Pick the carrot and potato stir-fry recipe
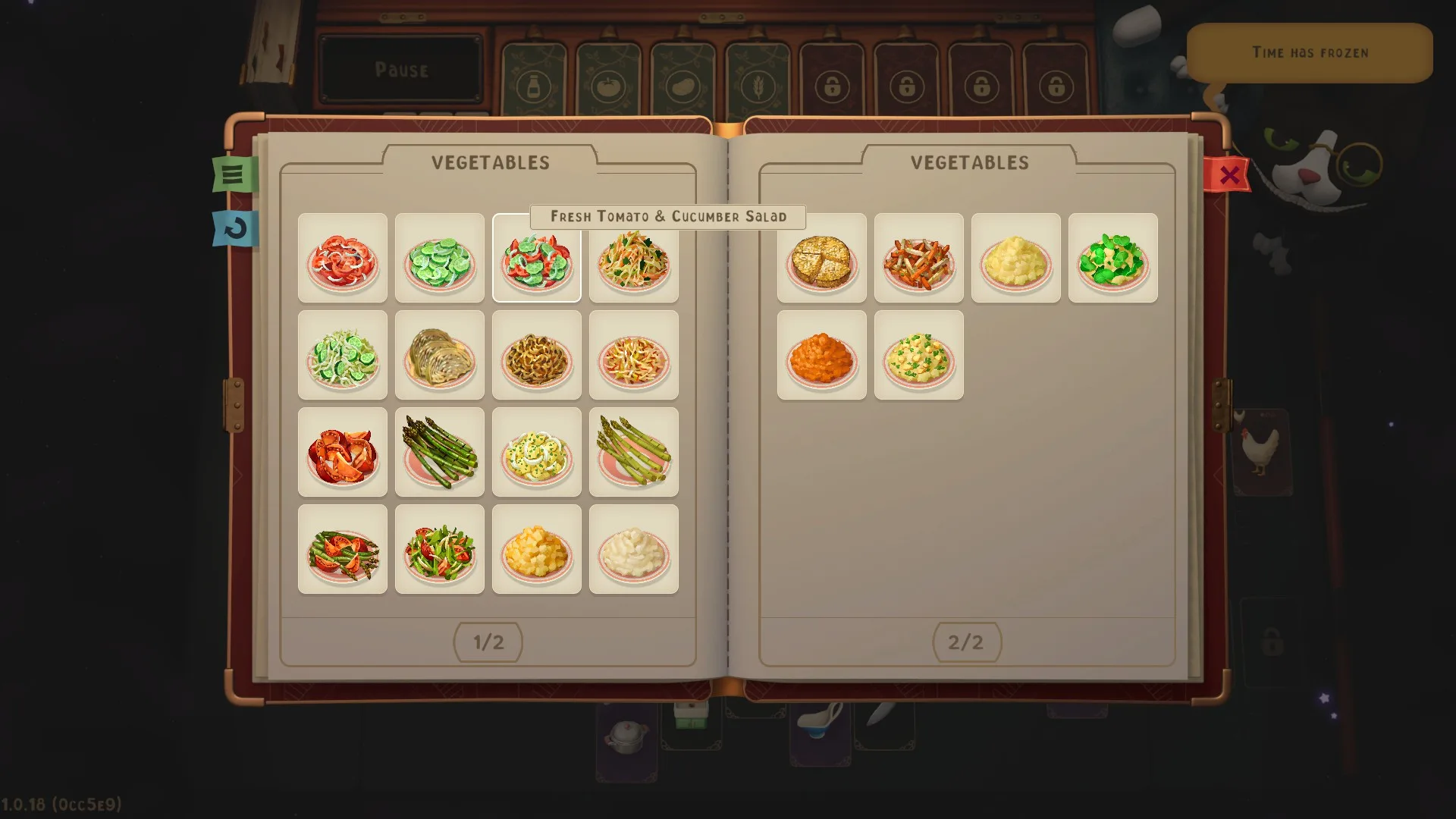The height and width of the screenshot is (819, 1456). click(x=919, y=259)
